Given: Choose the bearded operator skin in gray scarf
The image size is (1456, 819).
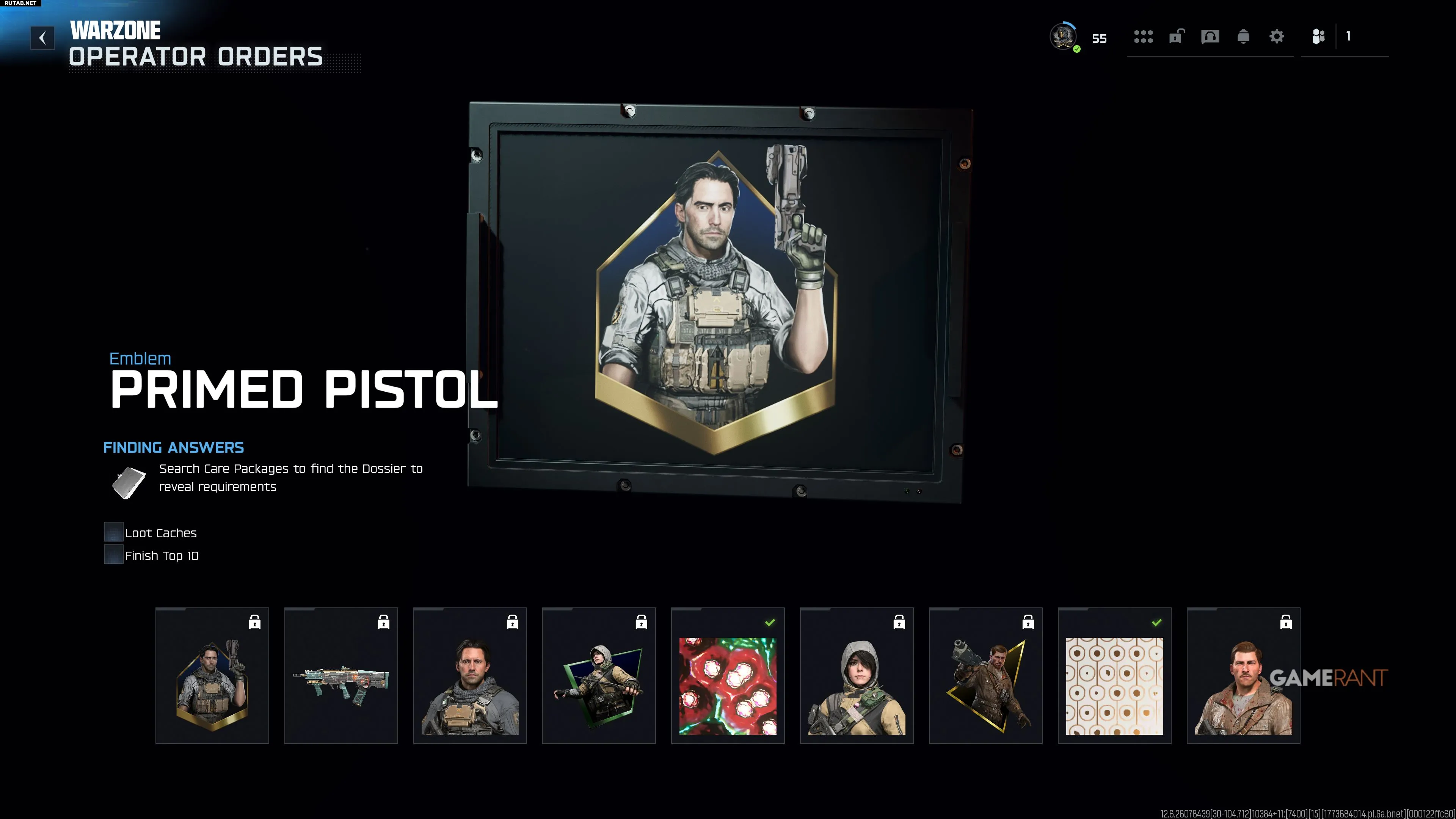Looking at the screenshot, I should click(x=470, y=675).
